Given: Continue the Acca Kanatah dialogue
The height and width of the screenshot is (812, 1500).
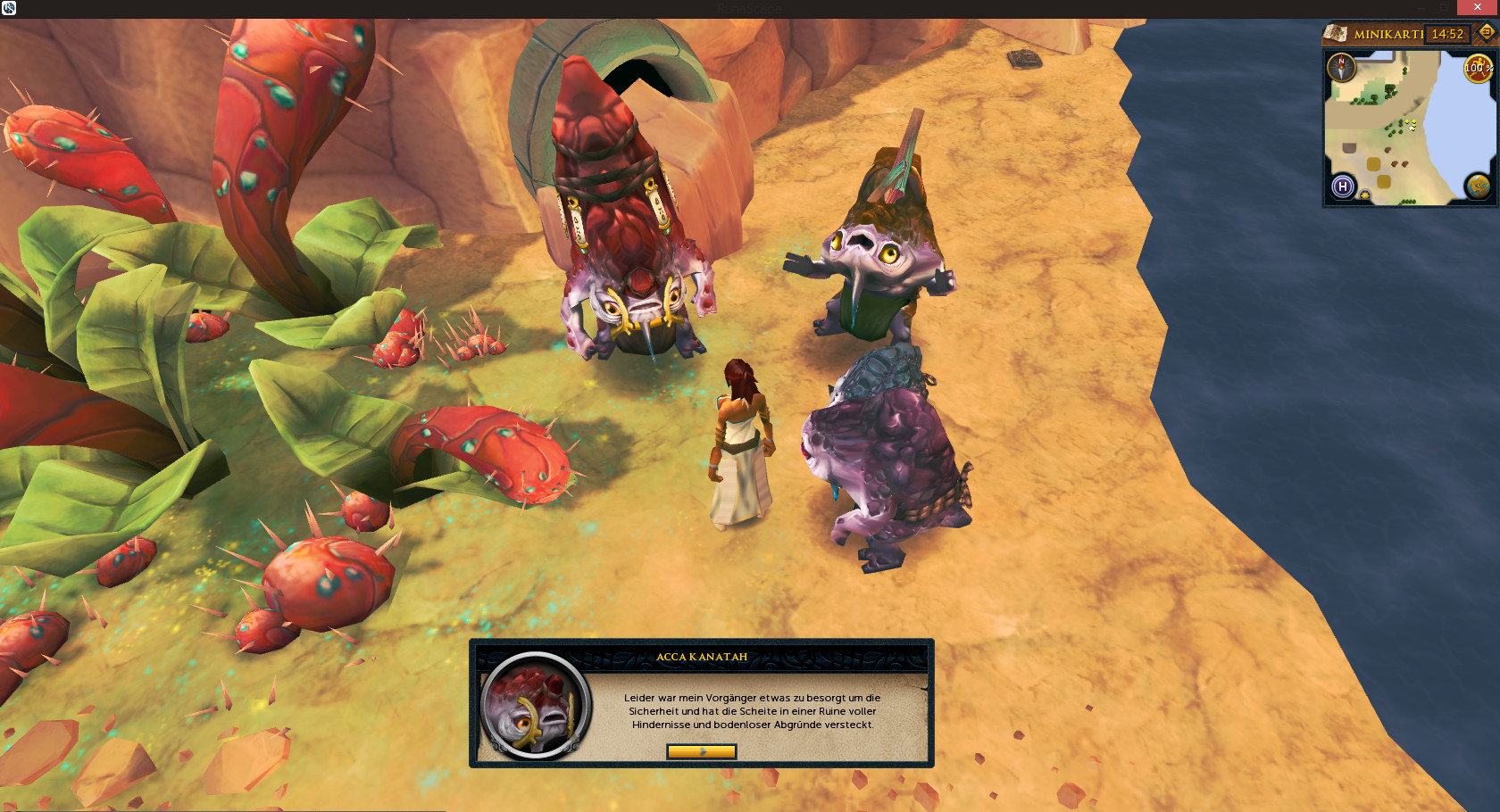Looking at the screenshot, I should (701, 751).
